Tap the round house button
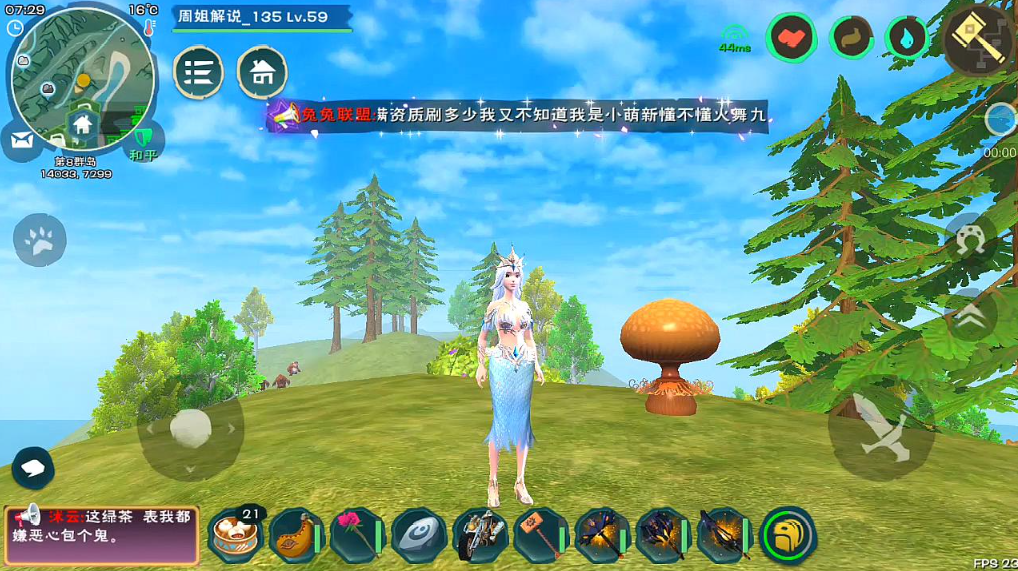Screen dimensions: 1018x571 (x=262, y=72)
